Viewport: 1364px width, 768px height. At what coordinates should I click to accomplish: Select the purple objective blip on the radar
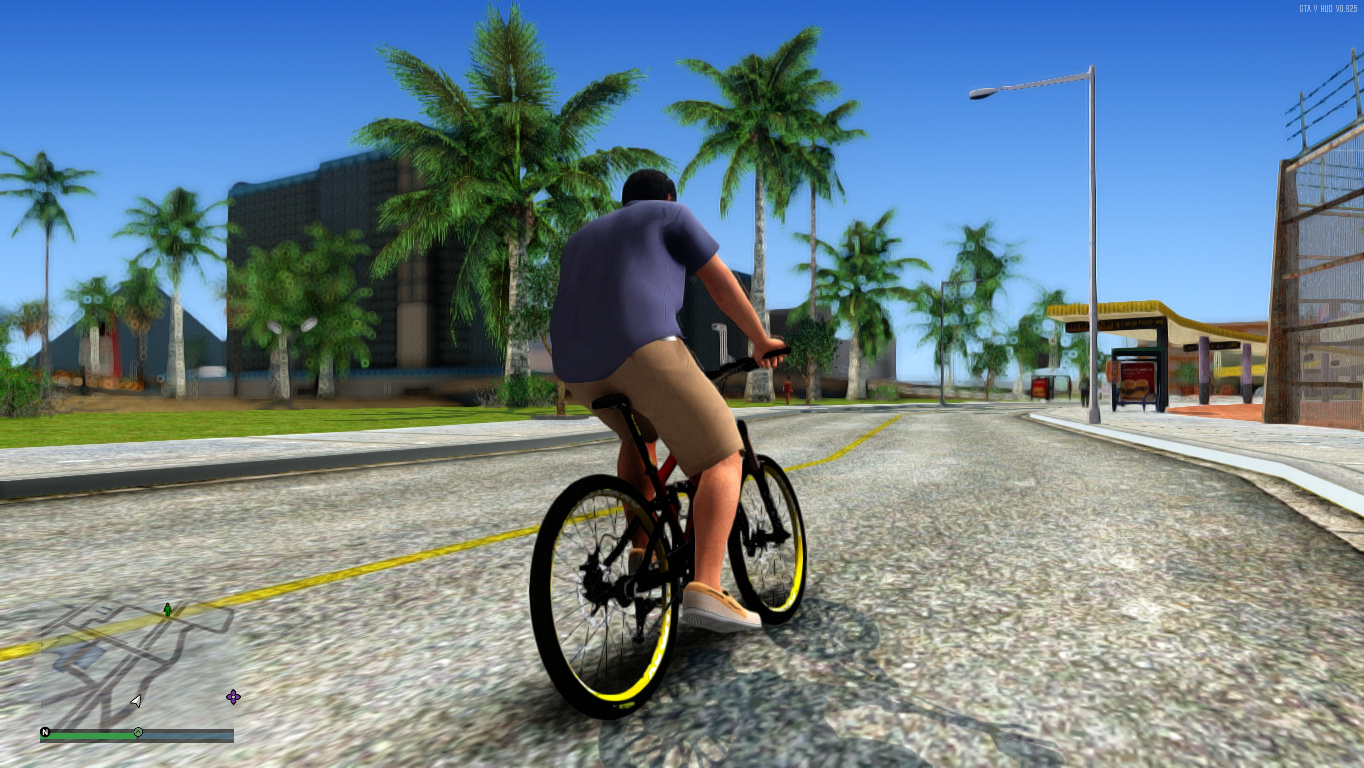(233, 697)
